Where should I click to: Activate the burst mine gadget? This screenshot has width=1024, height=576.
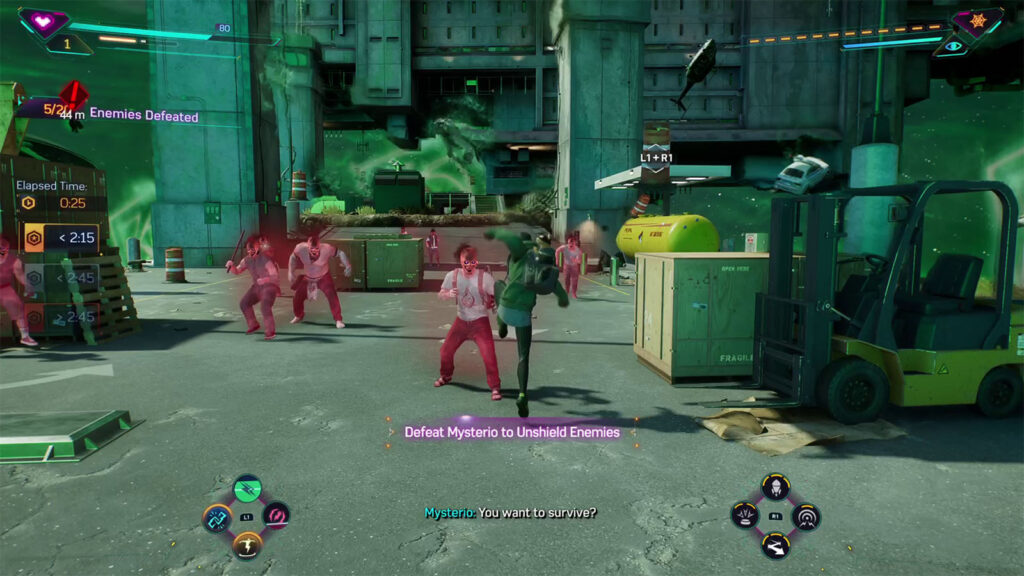pos(745,516)
